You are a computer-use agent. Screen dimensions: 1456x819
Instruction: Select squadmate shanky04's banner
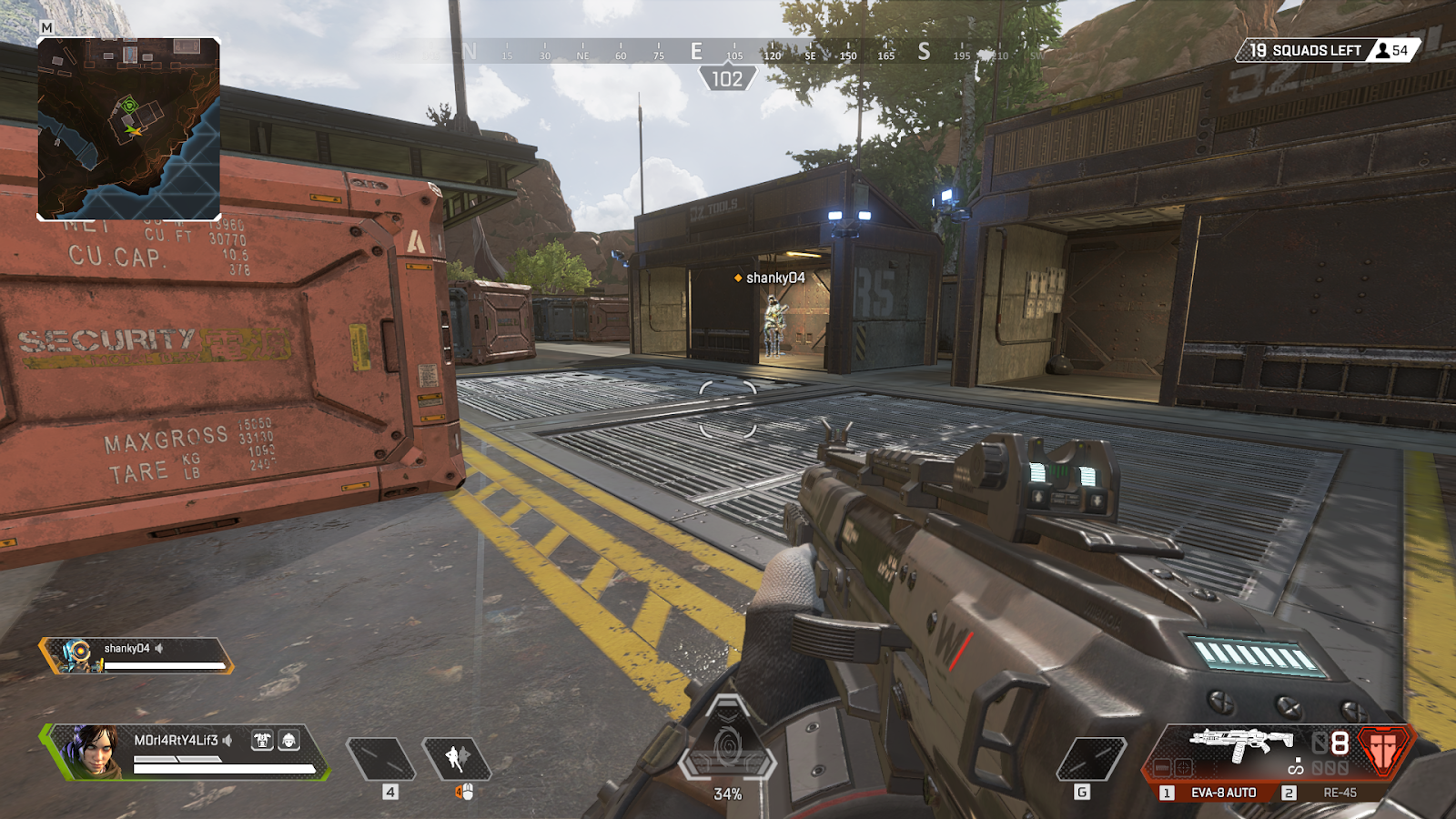click(136, 655)
